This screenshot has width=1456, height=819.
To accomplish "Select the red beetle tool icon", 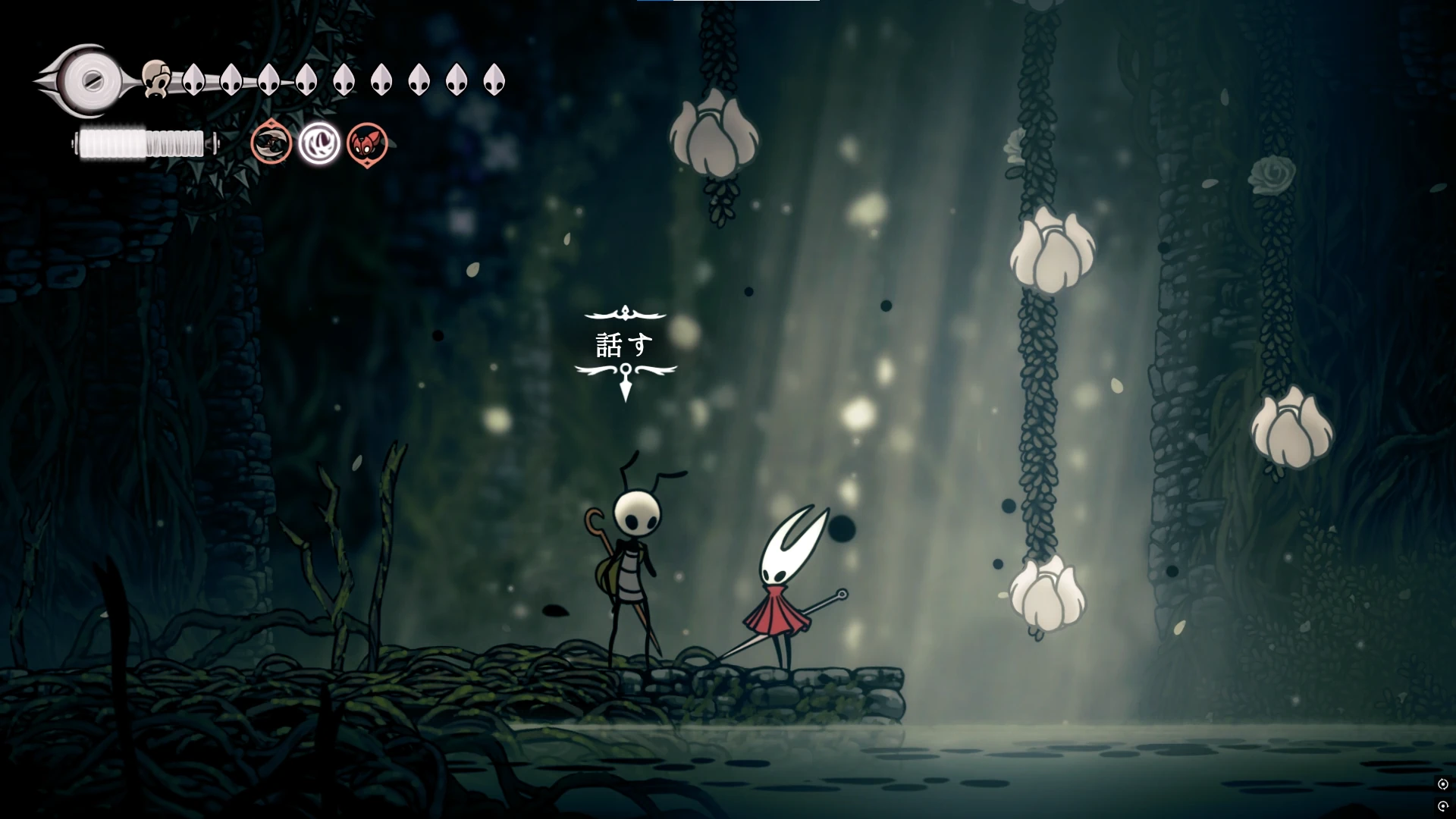I will coord(368,143).
